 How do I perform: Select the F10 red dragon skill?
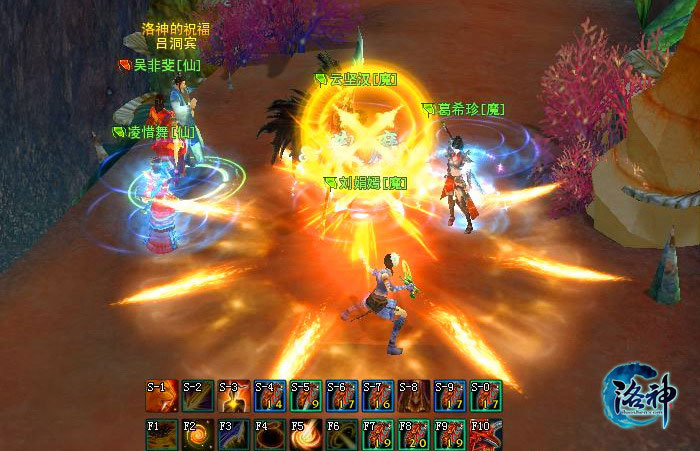[x=485, y=435]
